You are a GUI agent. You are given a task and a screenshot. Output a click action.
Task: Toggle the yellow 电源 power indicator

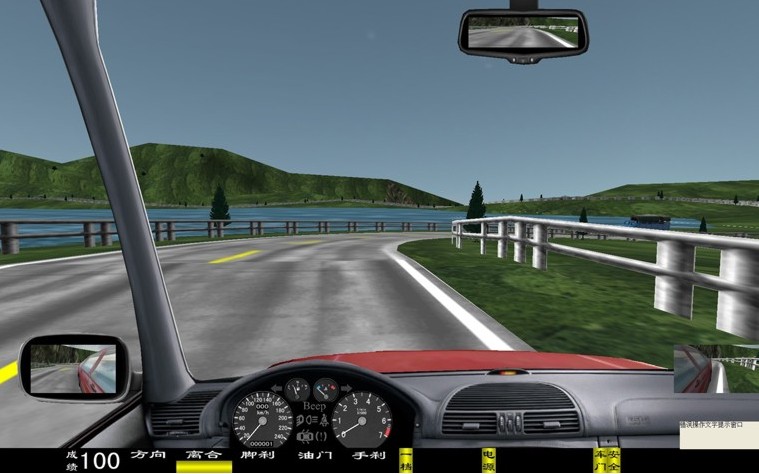tap(488, 460)
